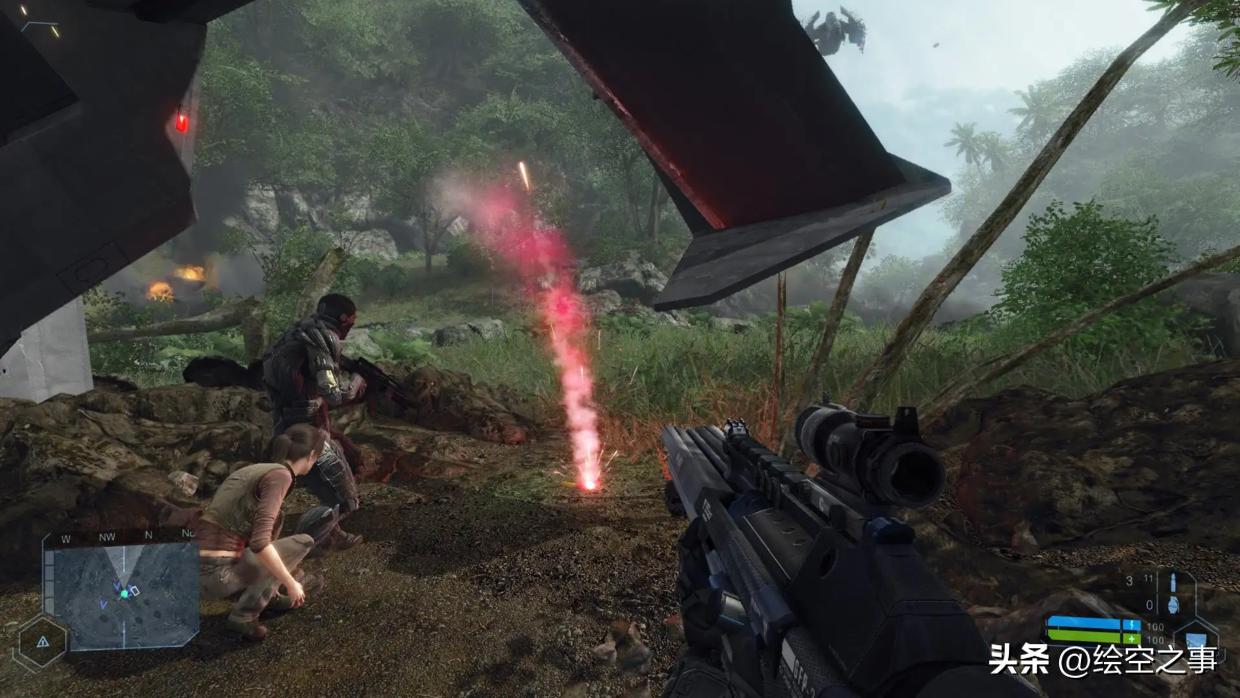1240x698 pixels.
Task: Open the nanosuit armor mode hexagon
Action: 1195,638
